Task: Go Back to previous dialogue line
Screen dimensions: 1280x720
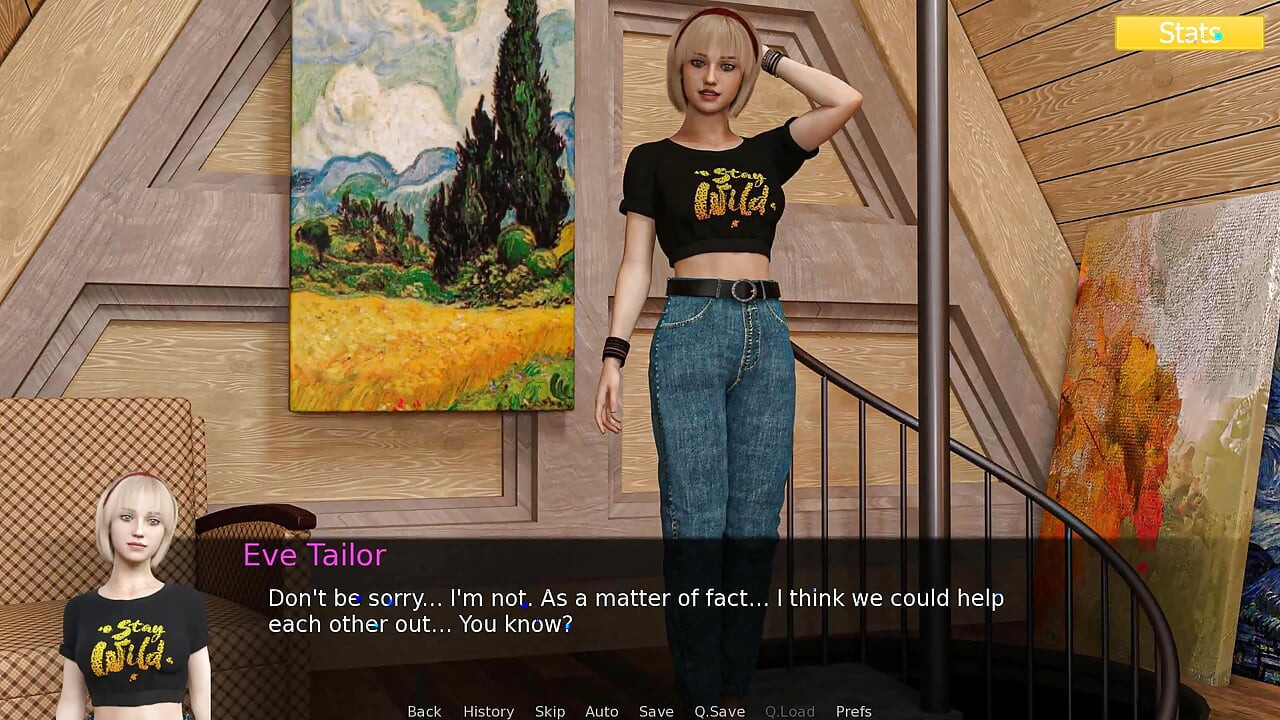Action: click(424, 711)
